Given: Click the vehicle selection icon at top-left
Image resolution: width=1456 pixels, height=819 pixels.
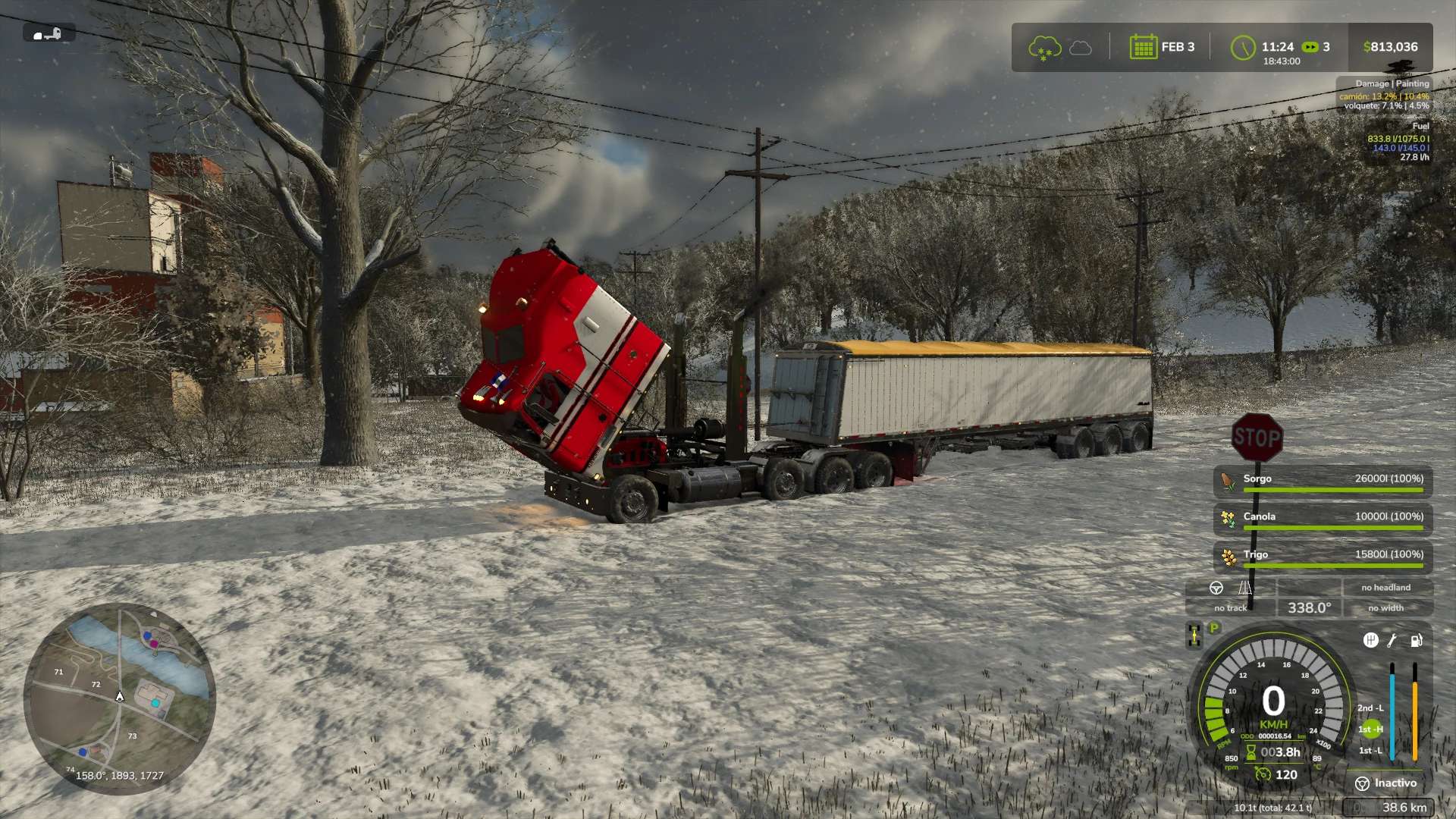Looking at the screenshot, I should tap(49, 34).
